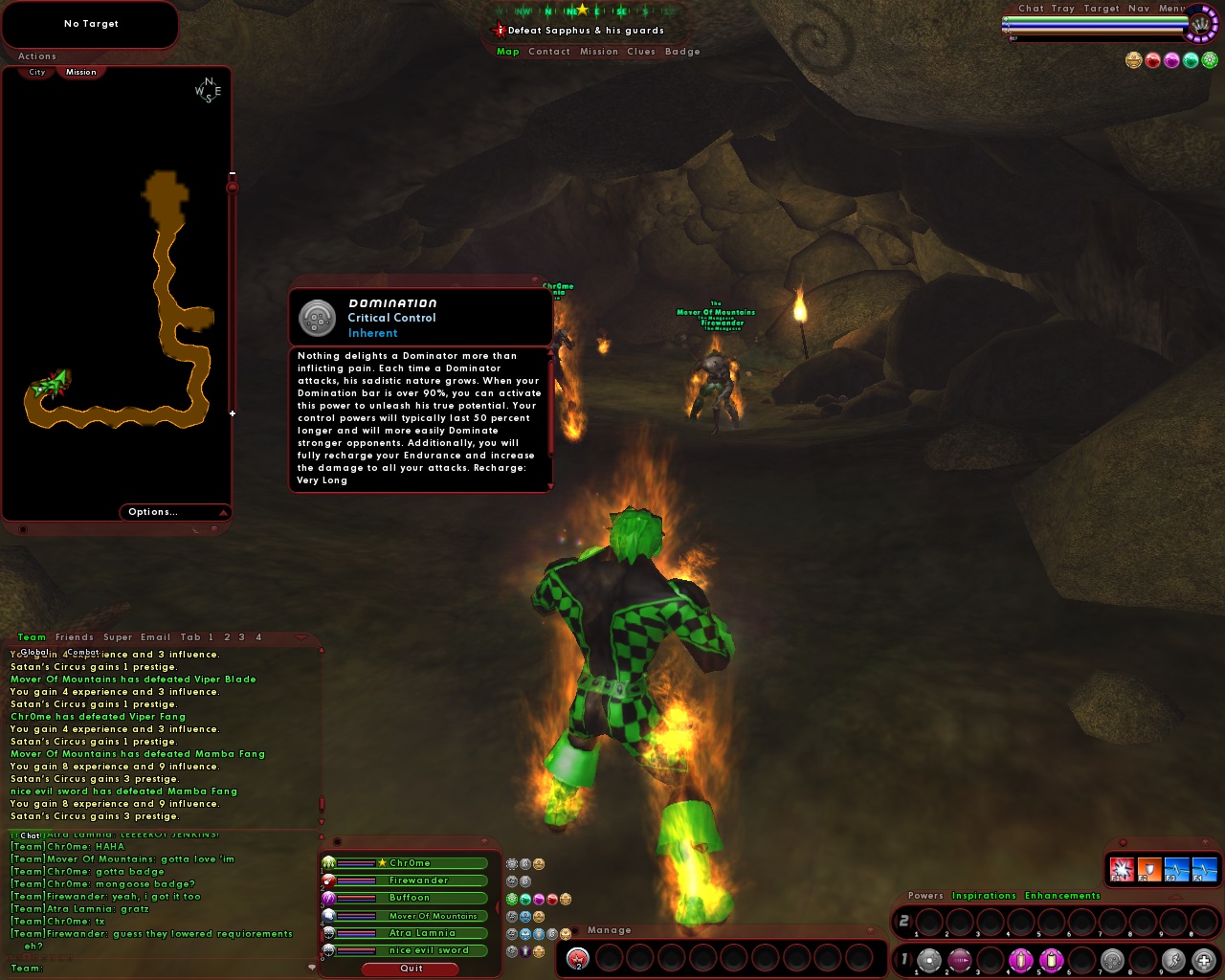Expand the power tray using the small arrow above it

click(x=1176, y=897)
